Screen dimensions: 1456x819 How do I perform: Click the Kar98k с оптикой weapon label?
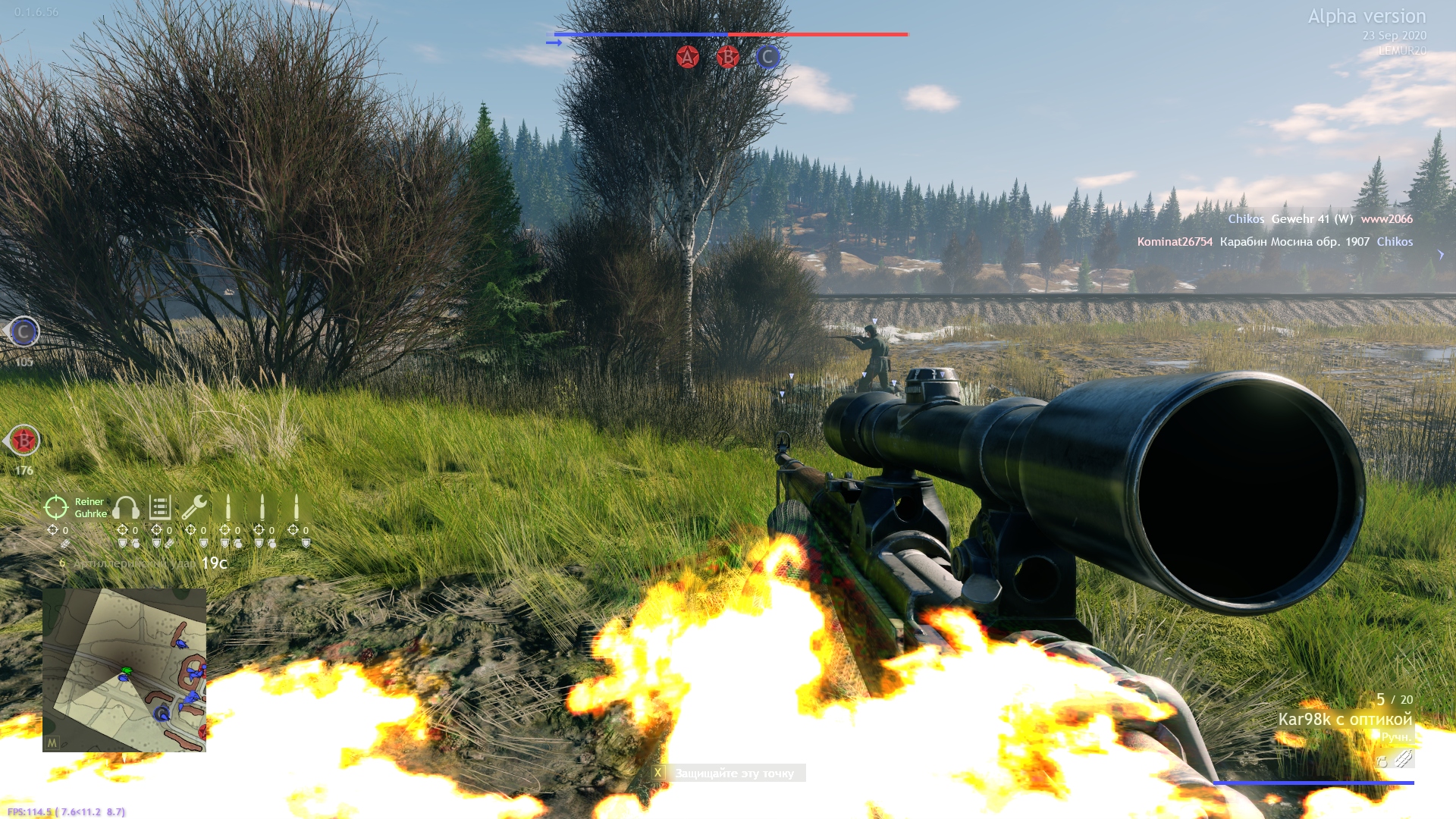tap(1345, 719)
